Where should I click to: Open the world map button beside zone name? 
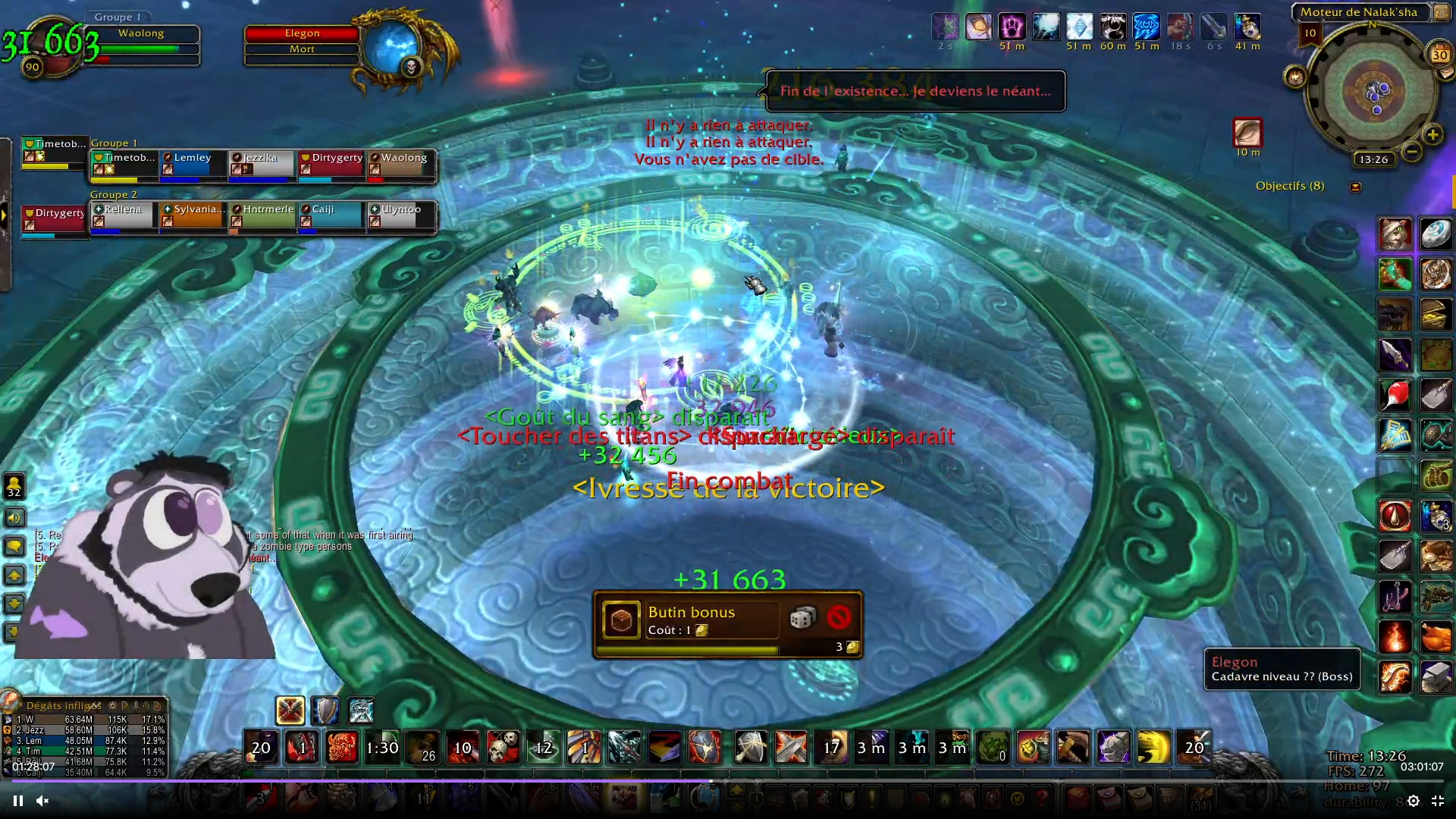[x=1440, y=11]
